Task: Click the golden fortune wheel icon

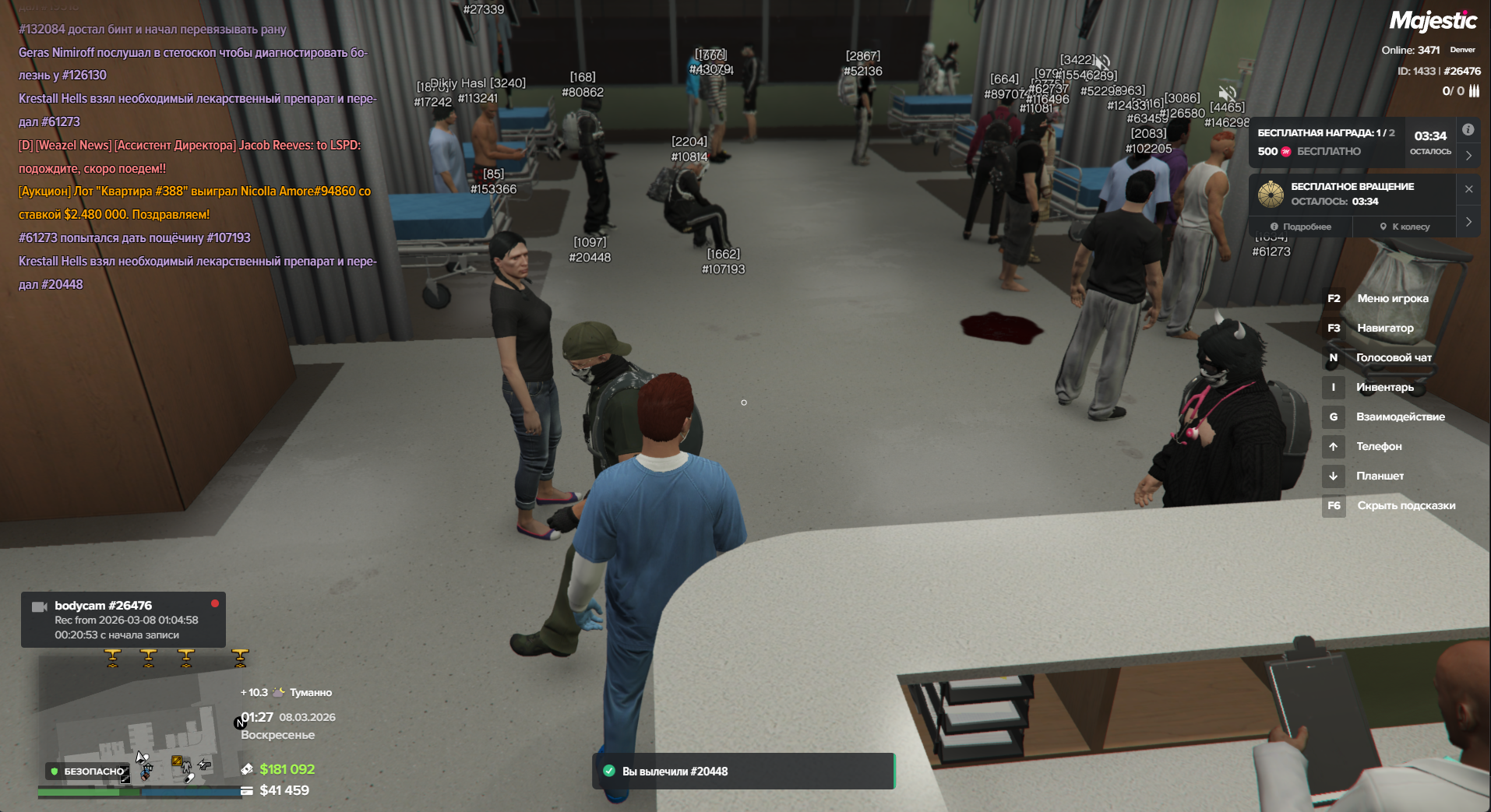Action: click(1271, 194)
